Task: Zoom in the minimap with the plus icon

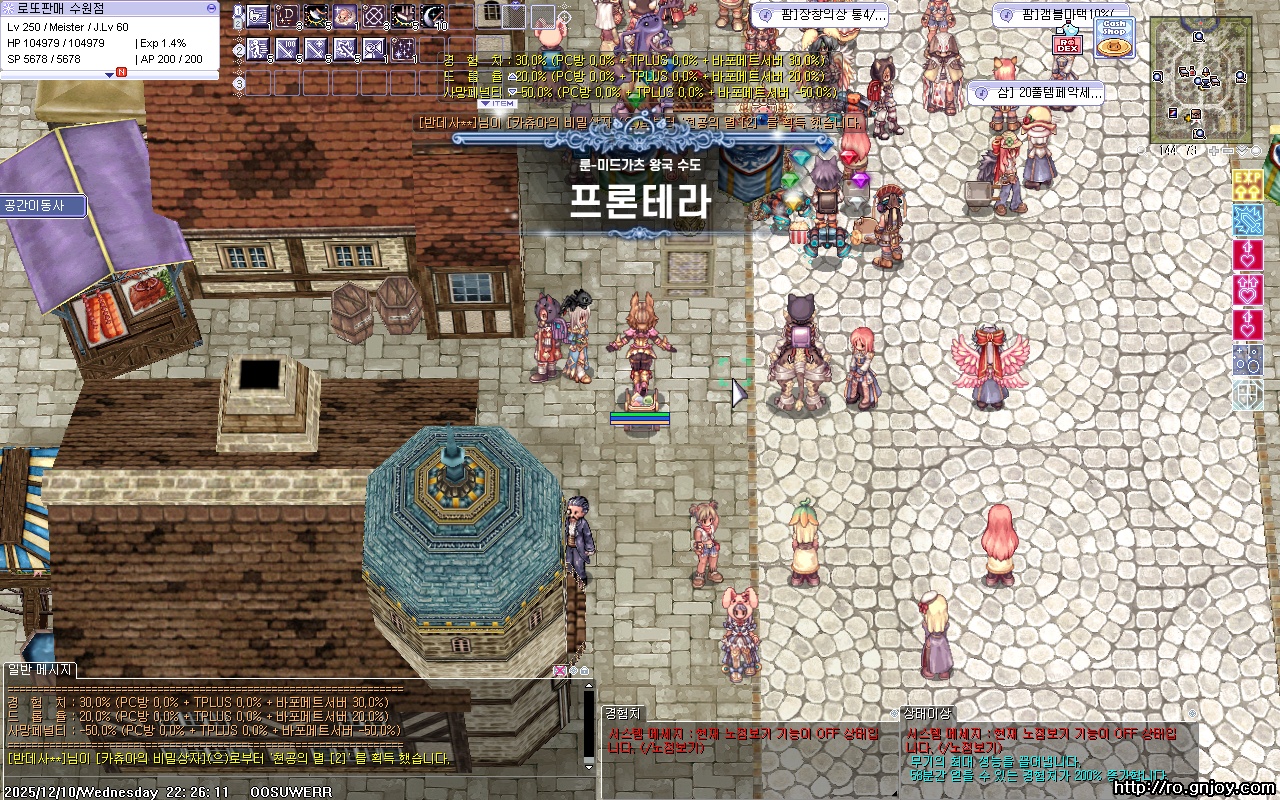Action: 1214,150
